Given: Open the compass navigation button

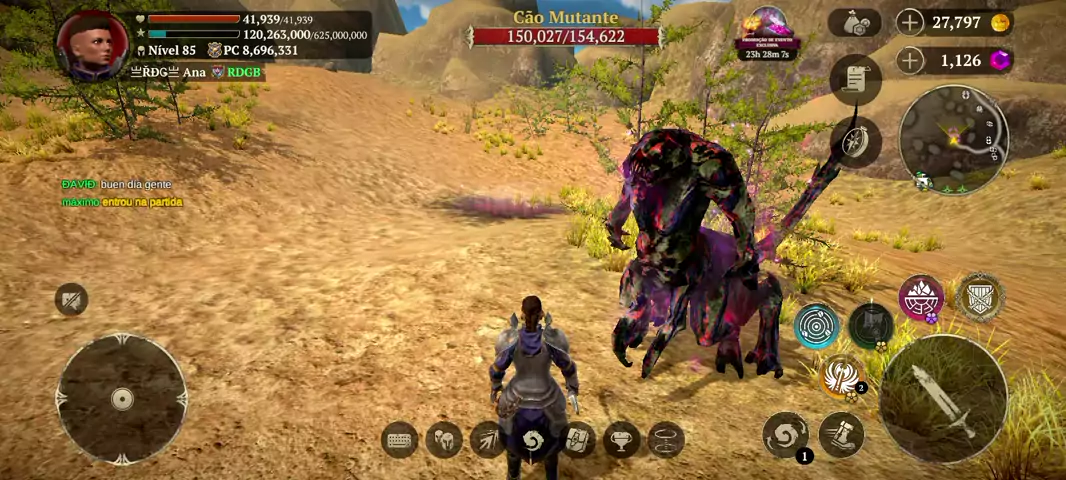Looking at the screenshot, I should pyautogui.click(x=855, y=142).
